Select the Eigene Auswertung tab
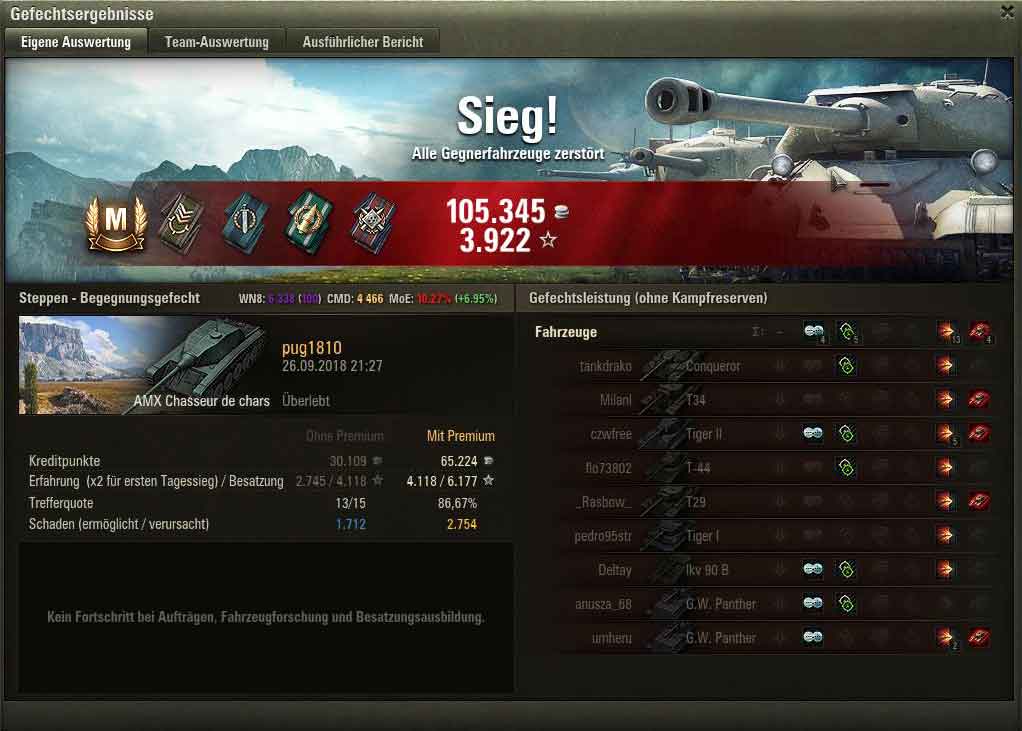The height and width of the screenshot is (731, 1022). 76,42
